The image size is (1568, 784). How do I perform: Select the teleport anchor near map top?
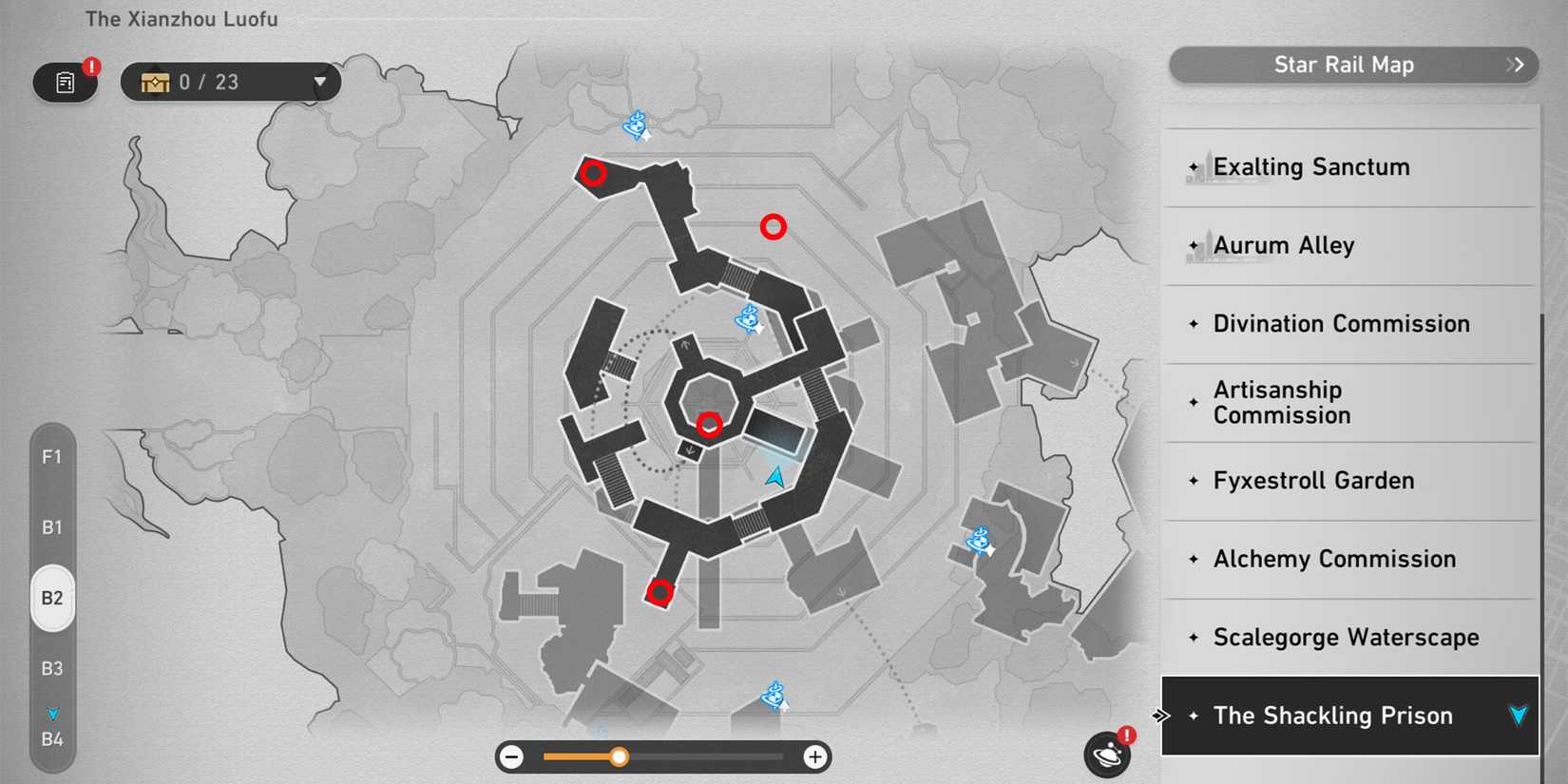coord(635,125)
